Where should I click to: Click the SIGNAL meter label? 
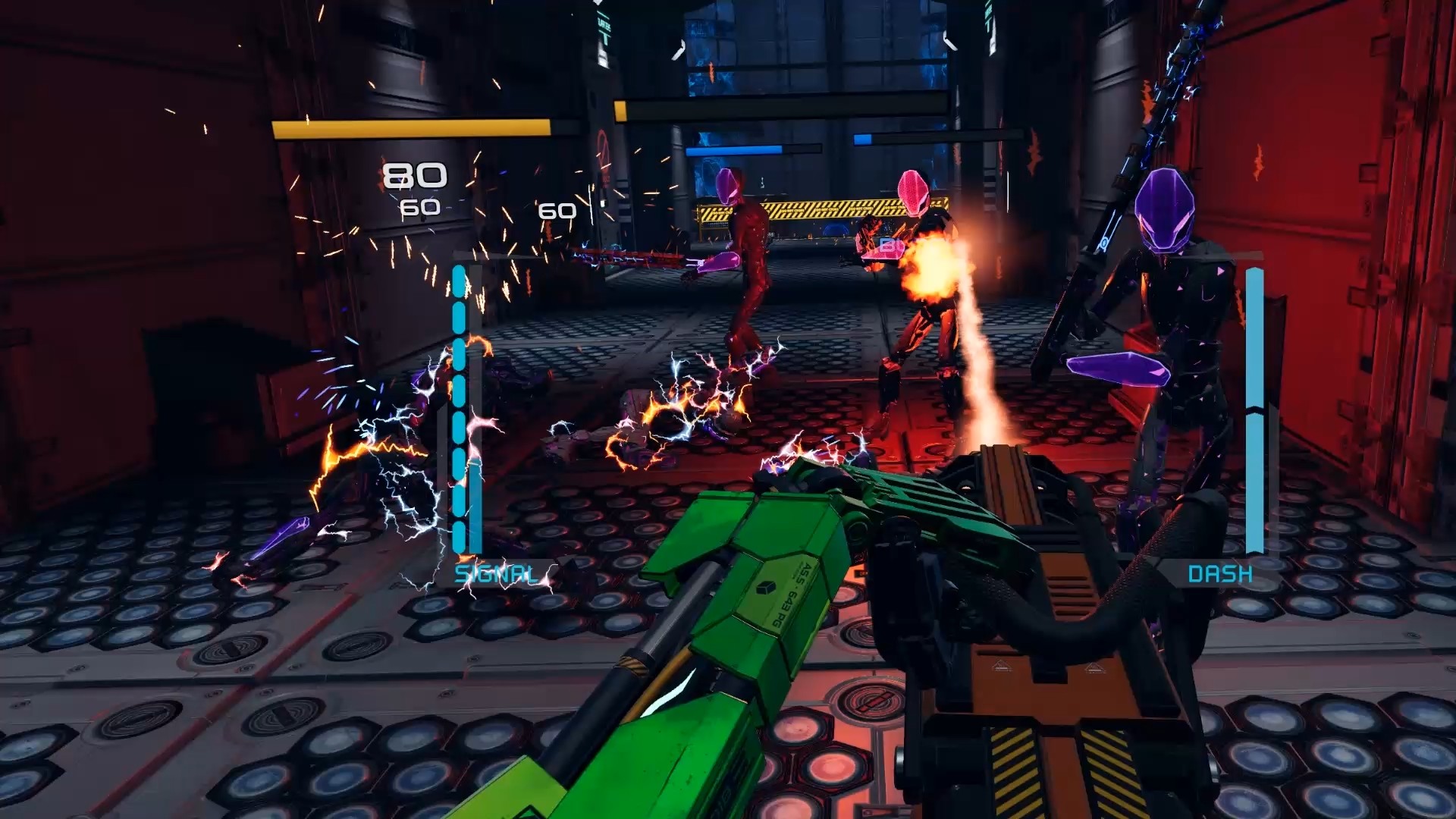497,574
